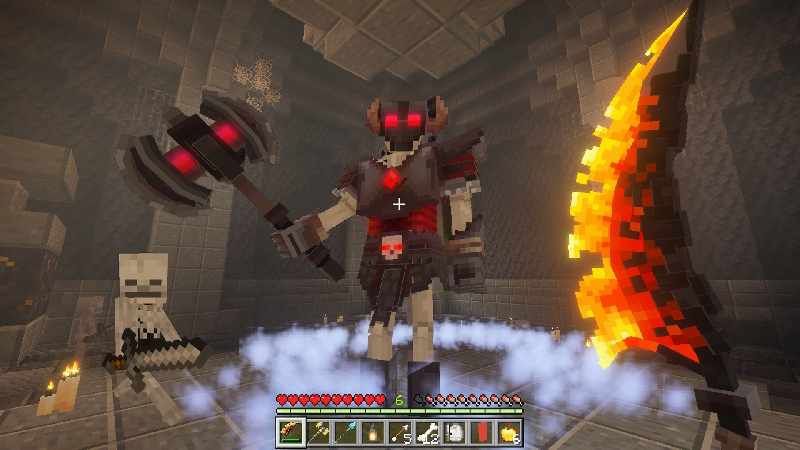The height and width of the screenshot is (450, 800).
Task: Select the white shield hotbar slot
Action: coord(453,433)
